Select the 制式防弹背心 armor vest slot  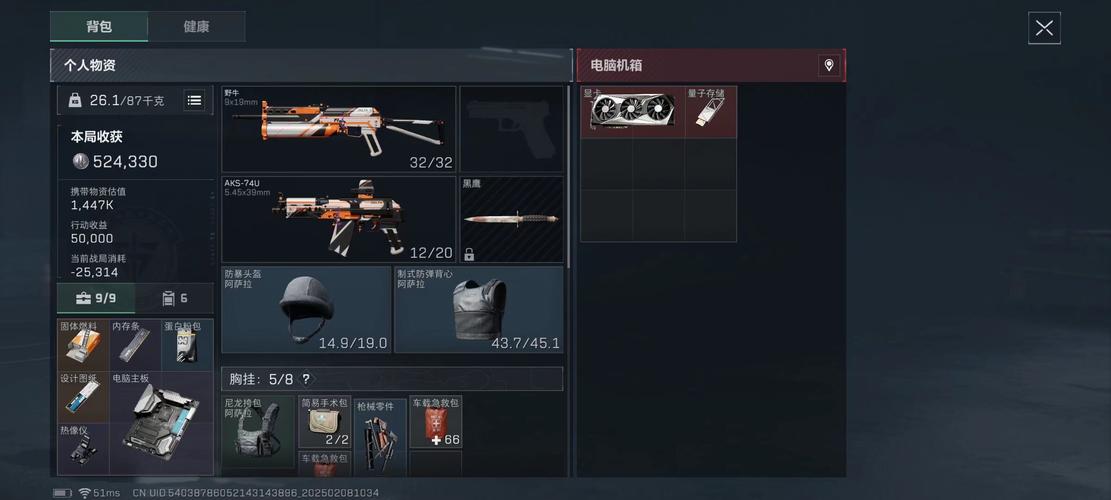pyautogui.click(x=478, y=309)
